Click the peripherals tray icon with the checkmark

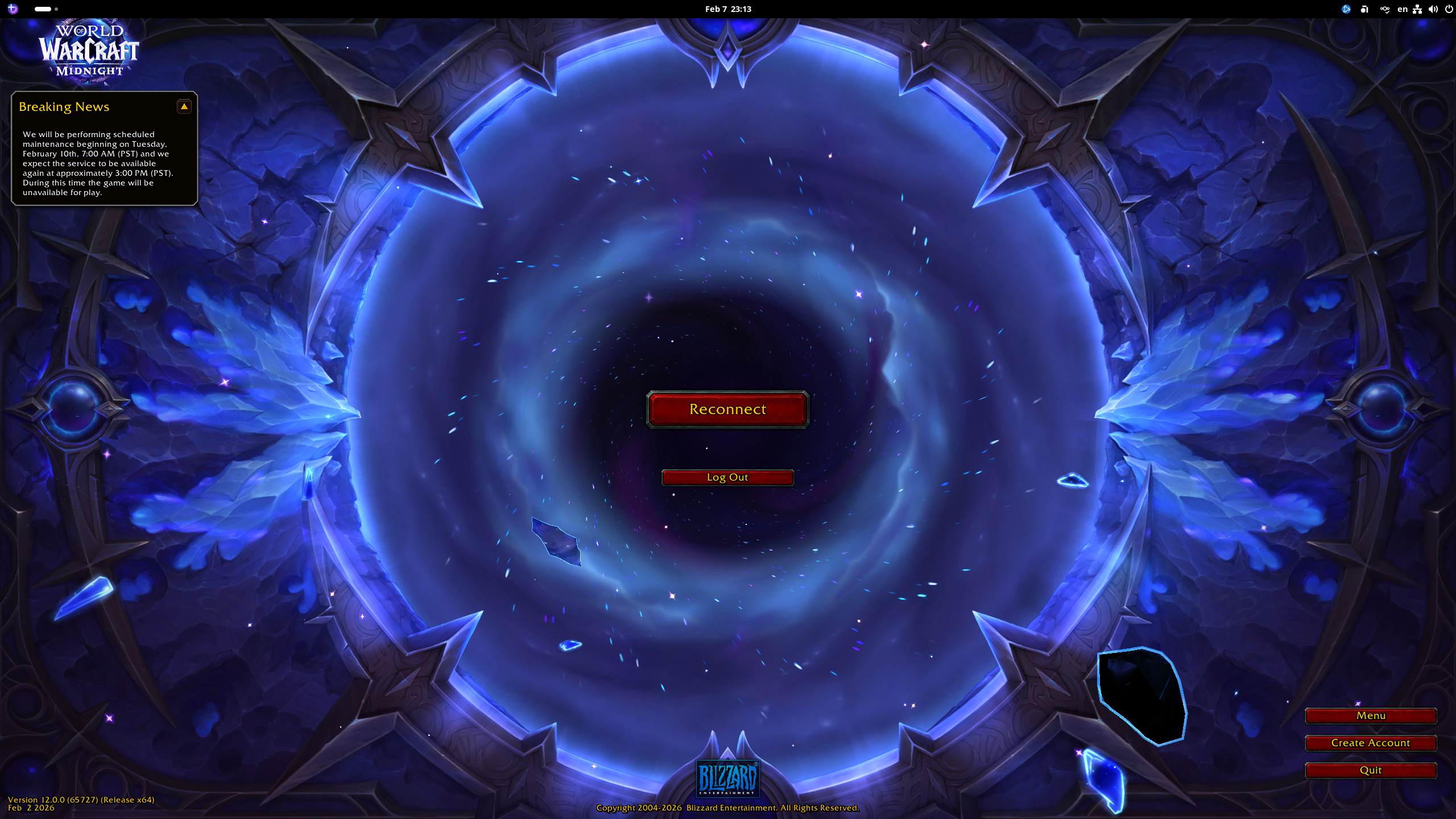(1385, 9)
